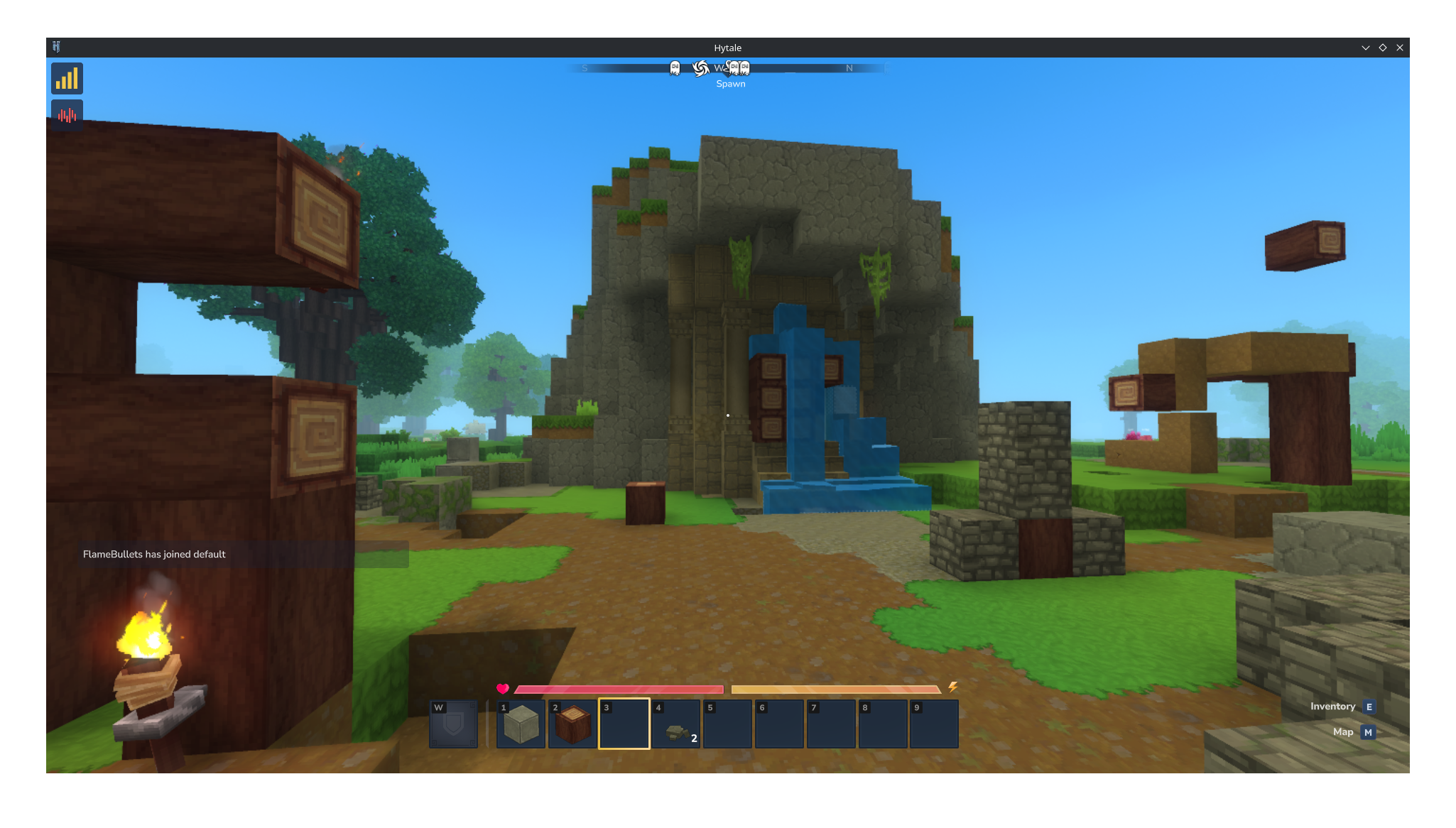This screenshot has width=1456, height=828.
Task: Click the Spawn waypoint marker below the compass
Action: [x=731, y=83]
